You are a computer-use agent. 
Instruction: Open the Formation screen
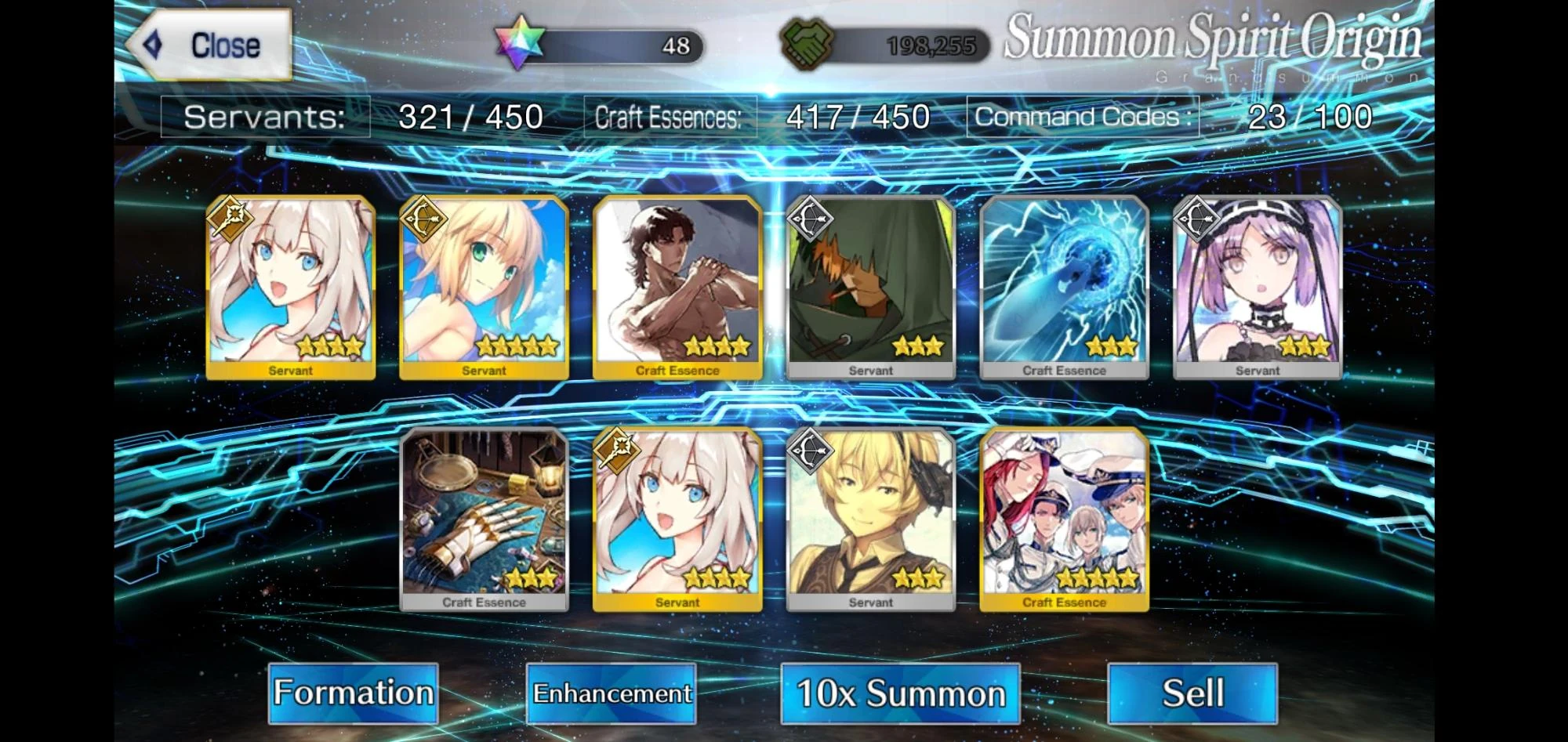(354, 693)
